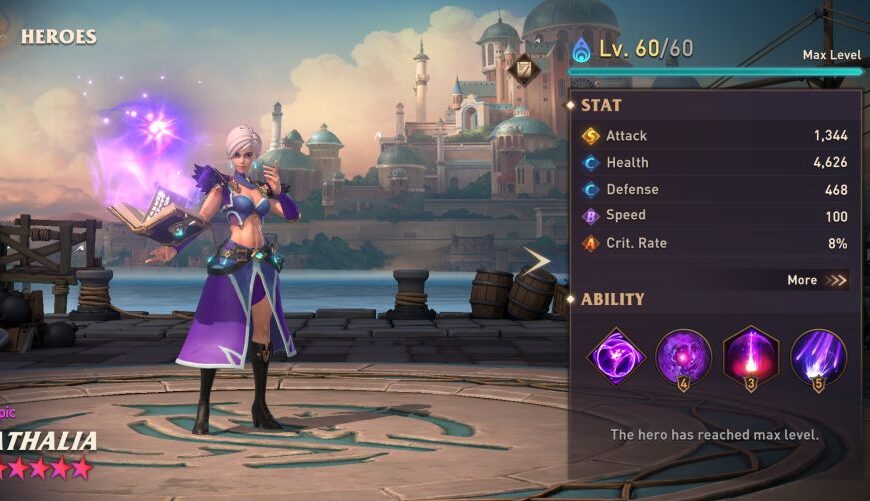Viewport: 870px width, 501px height.
Task: Open the More stats details
Action: 817,280
